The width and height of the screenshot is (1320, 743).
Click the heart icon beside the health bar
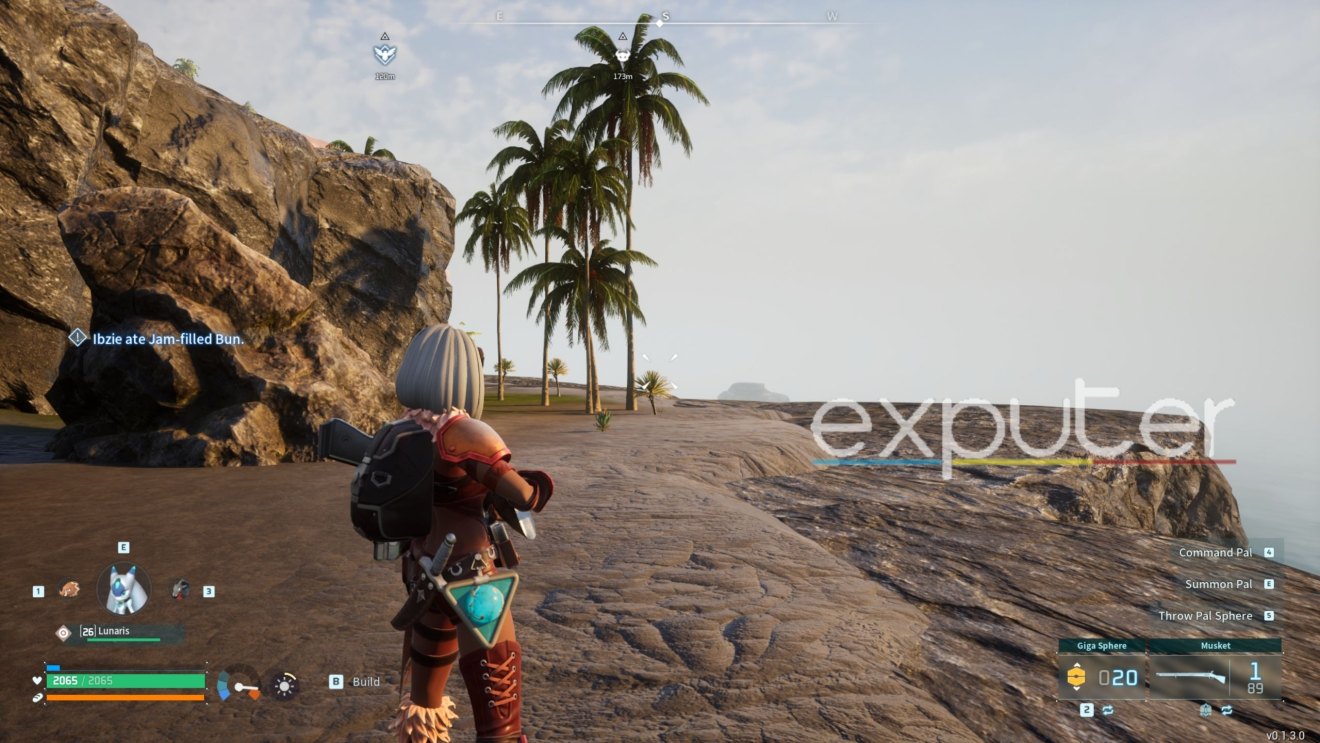pos(36,680)
